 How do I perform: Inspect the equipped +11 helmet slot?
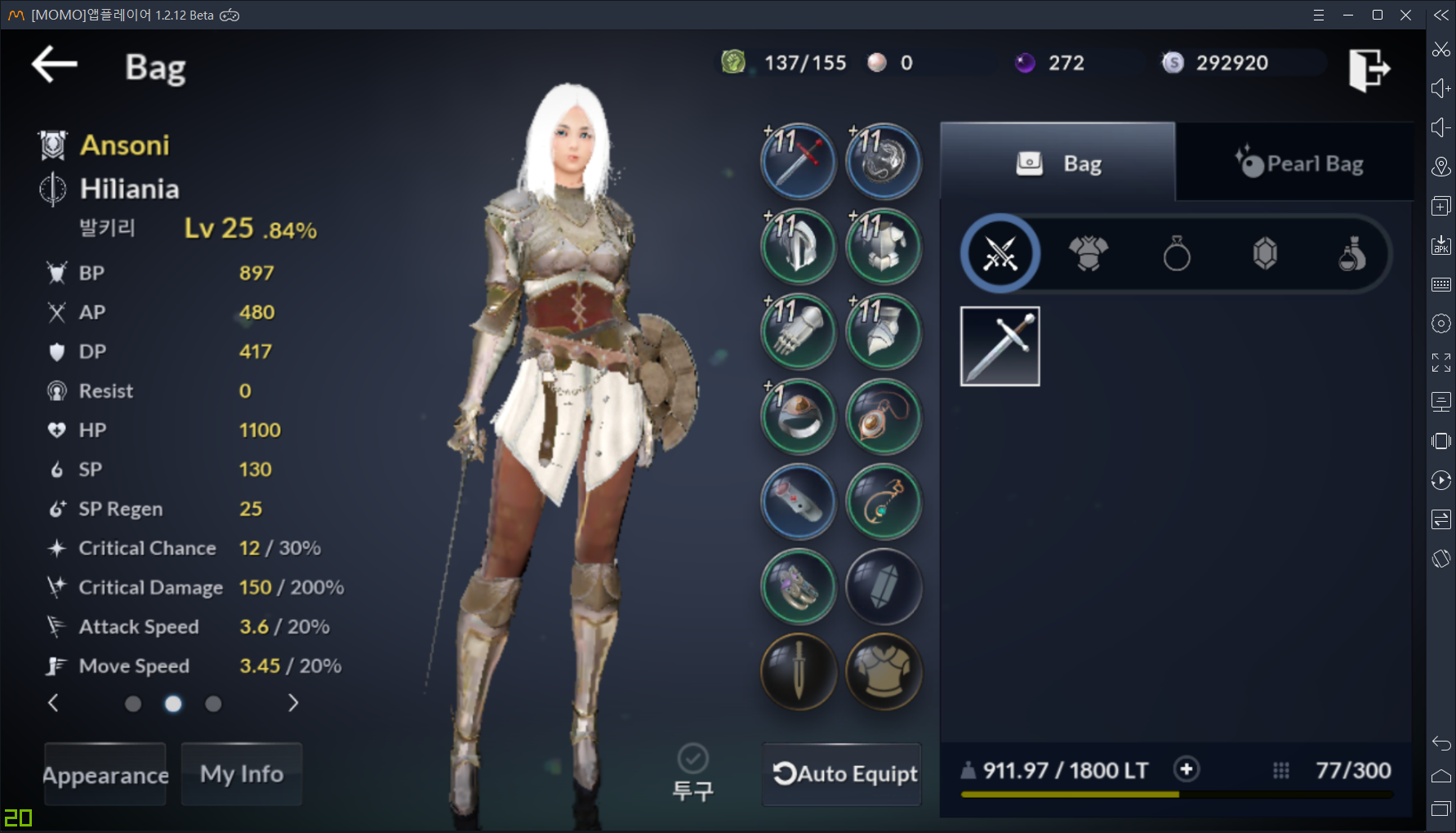click(799, 247)
